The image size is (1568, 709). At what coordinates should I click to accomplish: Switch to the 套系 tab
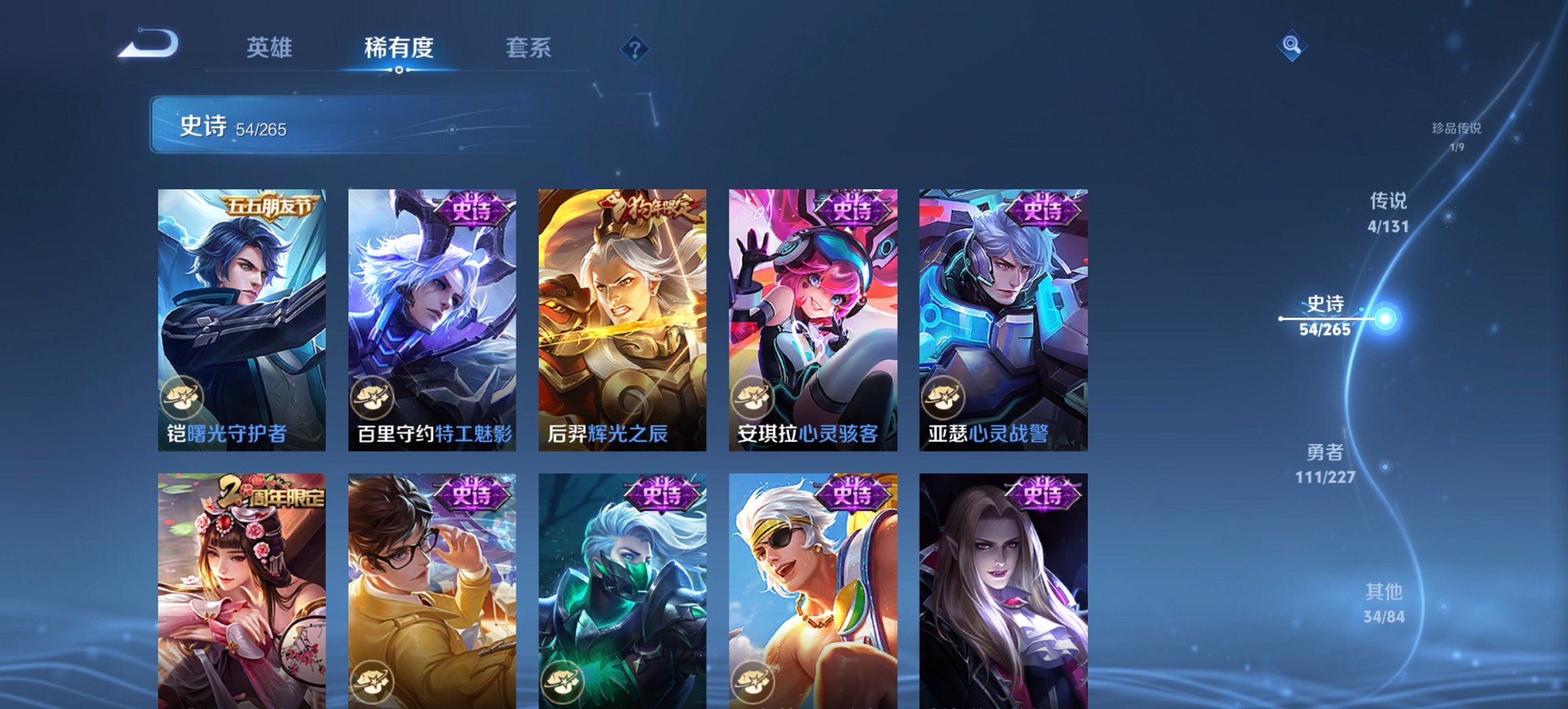tap(529, 48)
